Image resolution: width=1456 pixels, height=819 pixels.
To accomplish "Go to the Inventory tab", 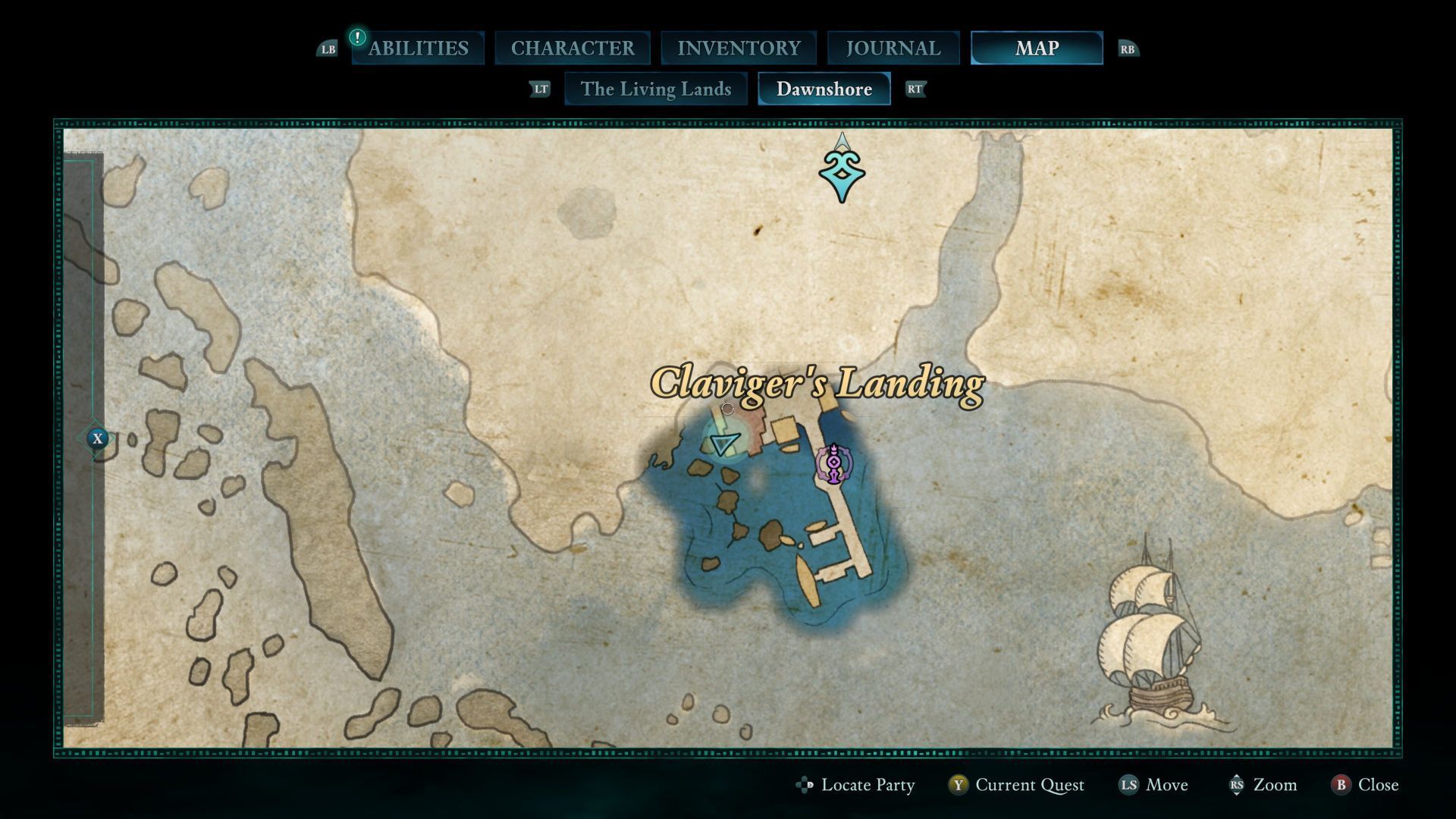I will pyautogui.click(x=739, y=49).
